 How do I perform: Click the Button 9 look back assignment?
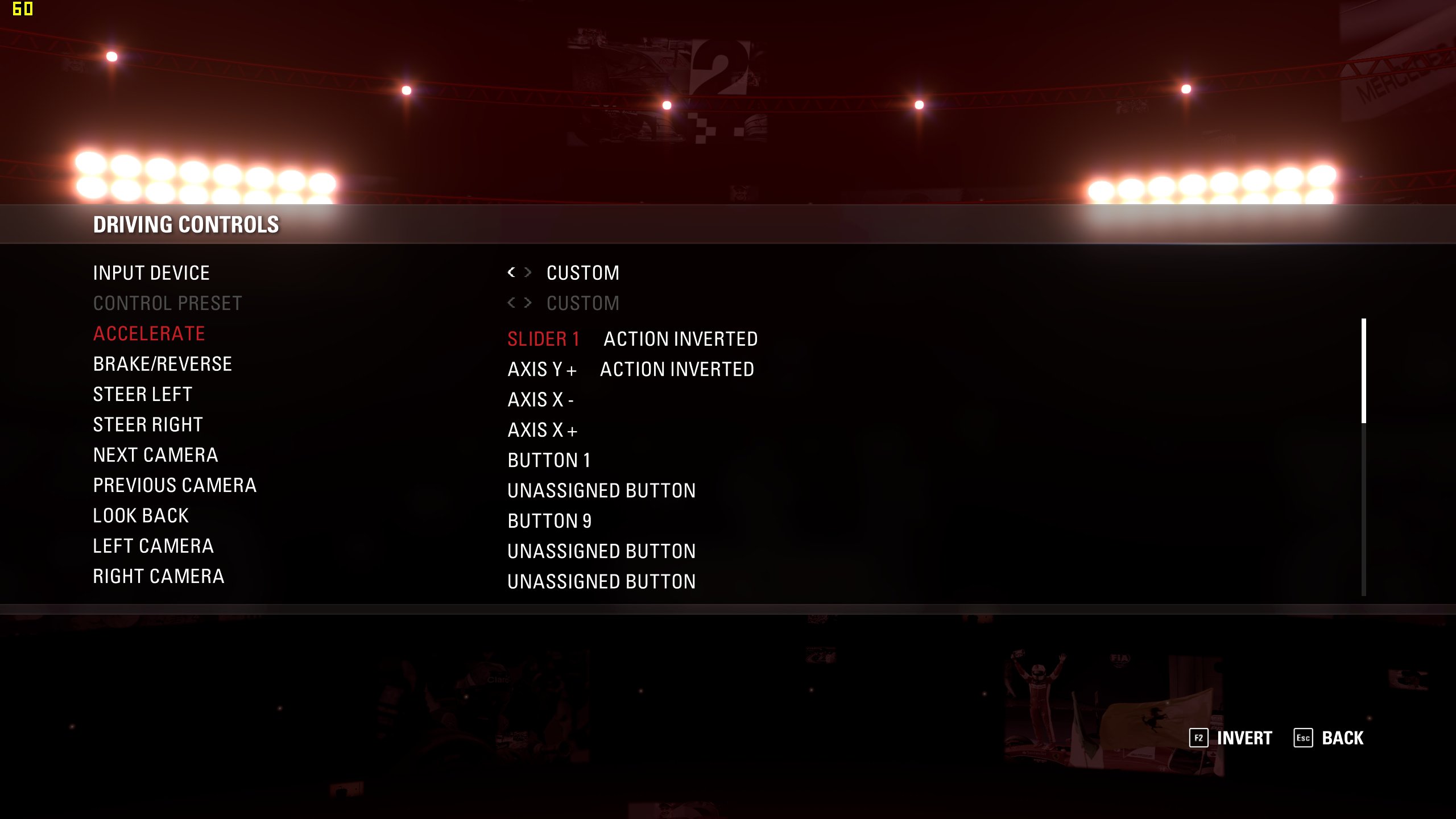click(549, 521)
